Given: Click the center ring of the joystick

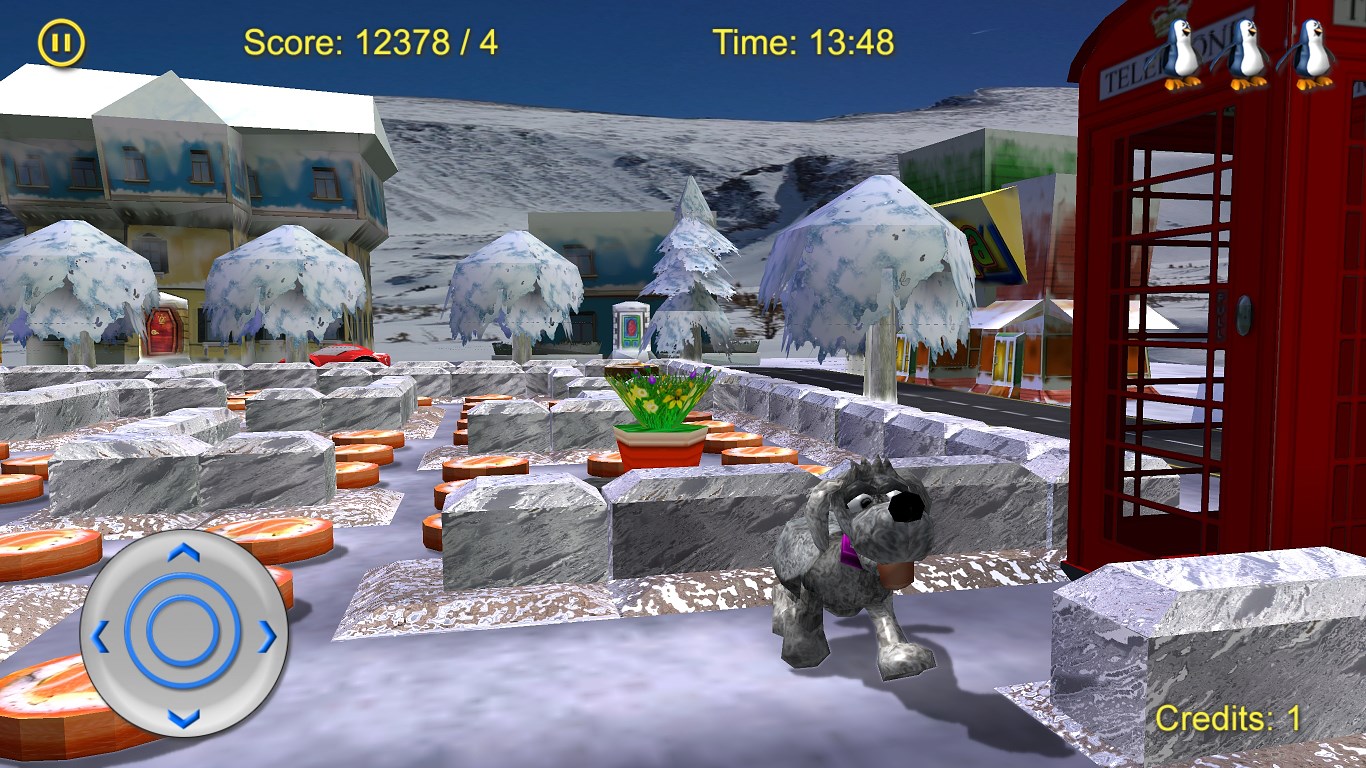Looking at the screenshot, I should click(183, 634).
